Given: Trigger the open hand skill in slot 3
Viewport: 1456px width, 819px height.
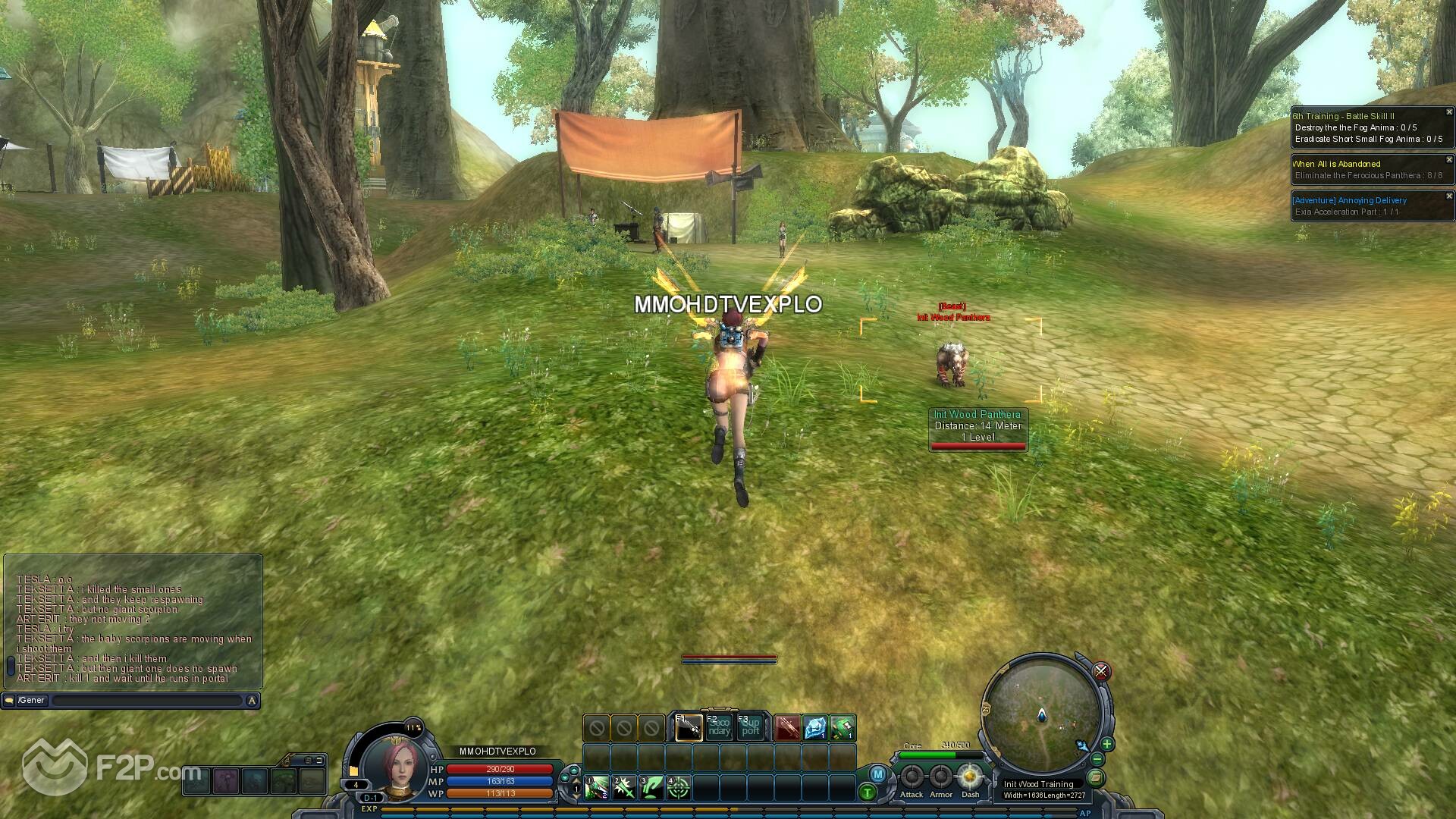Looking at the screenshot, I should (651, 787).
